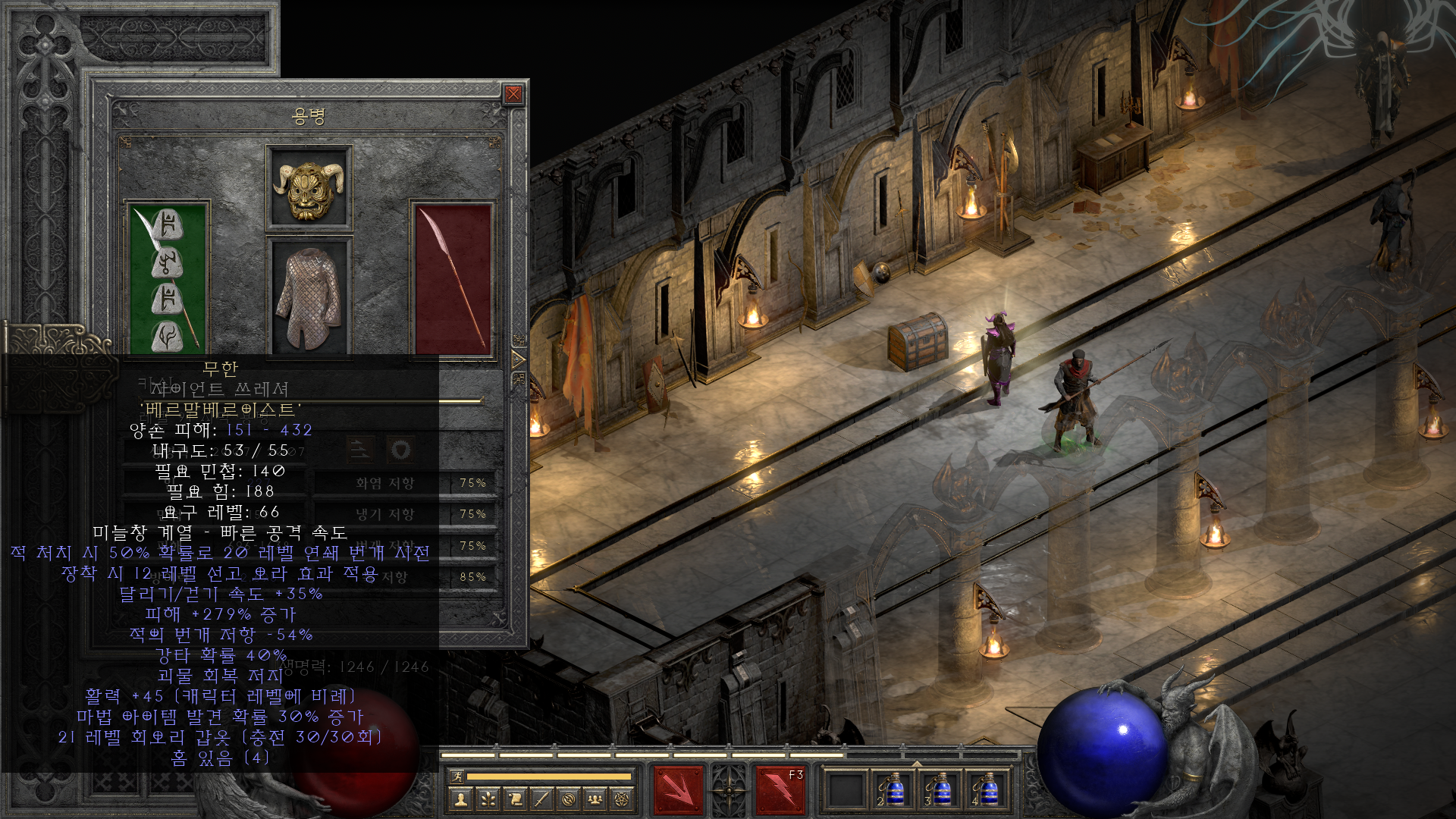This screenshot has width=1456, height=819.
Task: Select the green-backed runeword polearm slot
Action: tap(167, 278)
